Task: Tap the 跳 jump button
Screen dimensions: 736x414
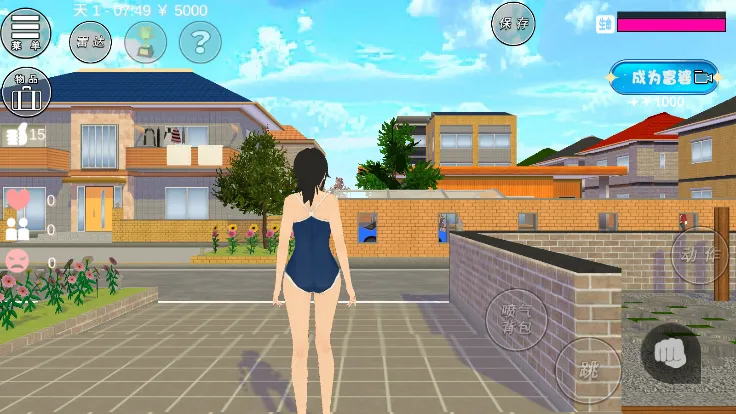Action: point(586,368)
